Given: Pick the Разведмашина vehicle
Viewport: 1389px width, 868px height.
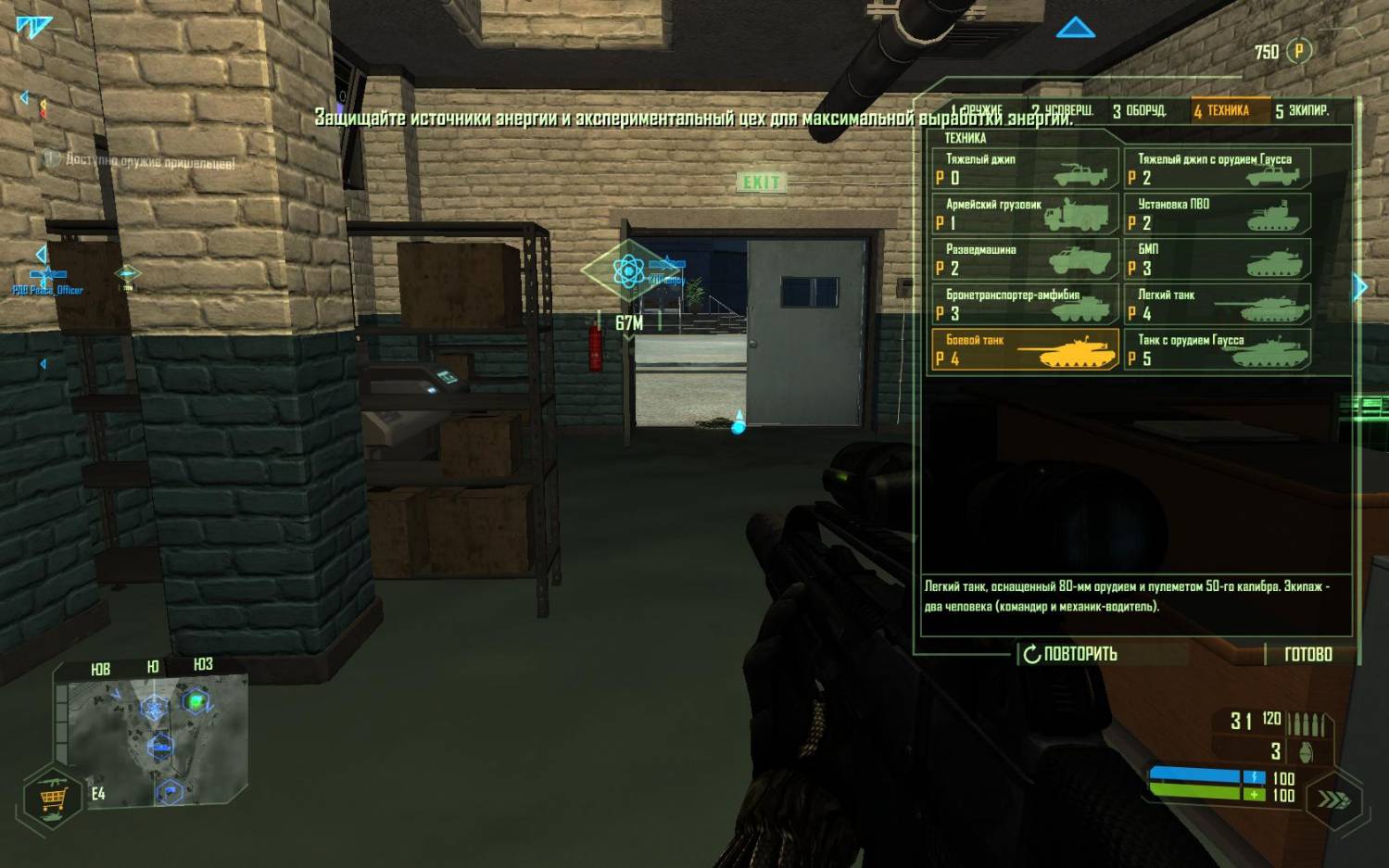Looking at the screenshot, I should (x=1025, y=259).
